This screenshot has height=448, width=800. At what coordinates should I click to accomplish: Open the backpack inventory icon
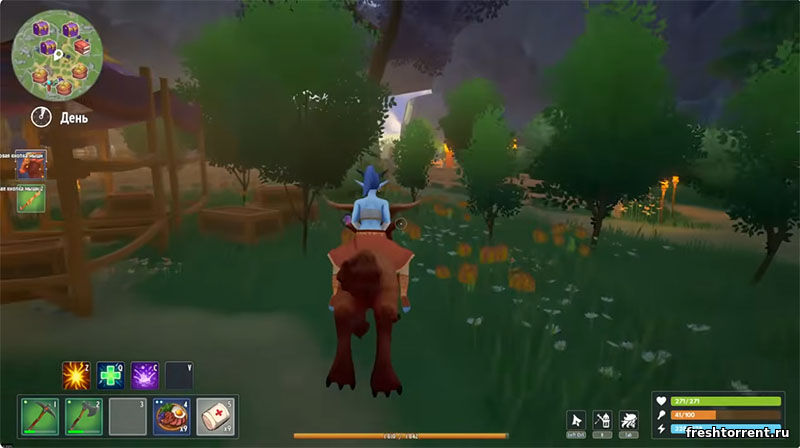(602, 420)
